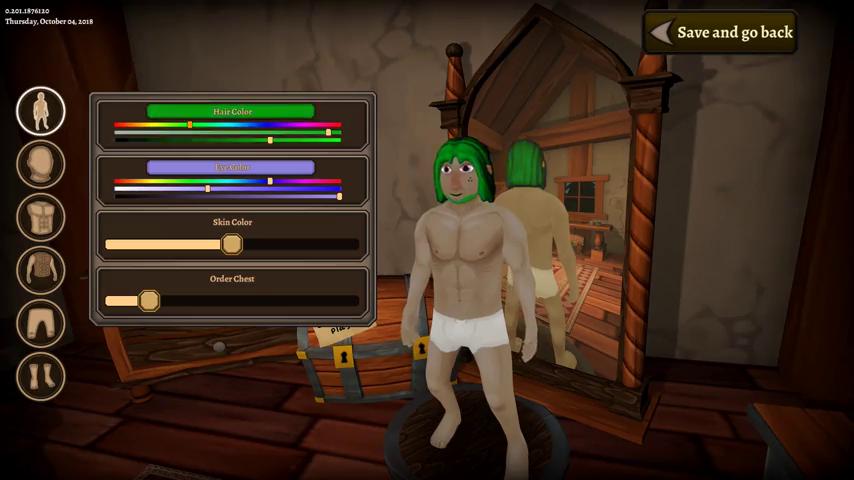
Task: Switch to the bare chest category
Action: coord(41,218)
